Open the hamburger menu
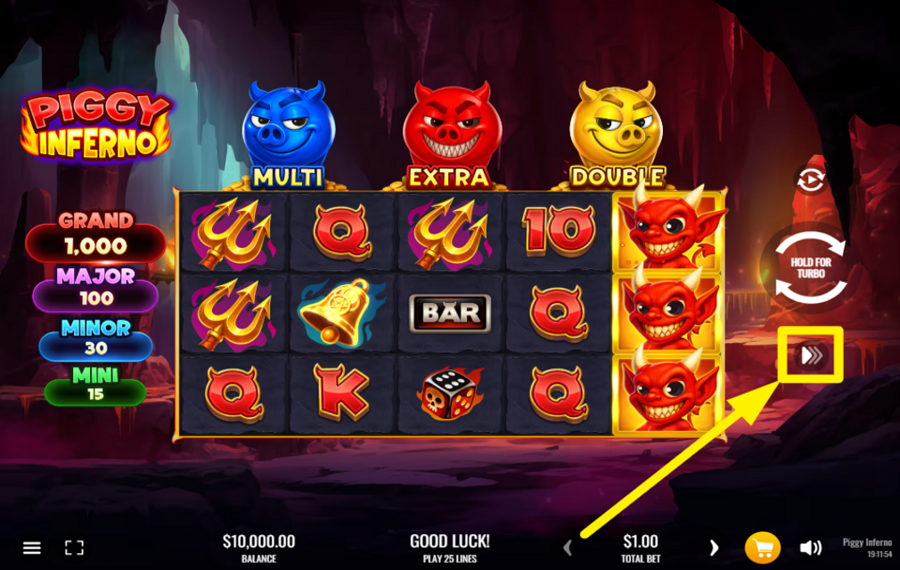The height and width of the screenshot is (570, 900). 32,548
